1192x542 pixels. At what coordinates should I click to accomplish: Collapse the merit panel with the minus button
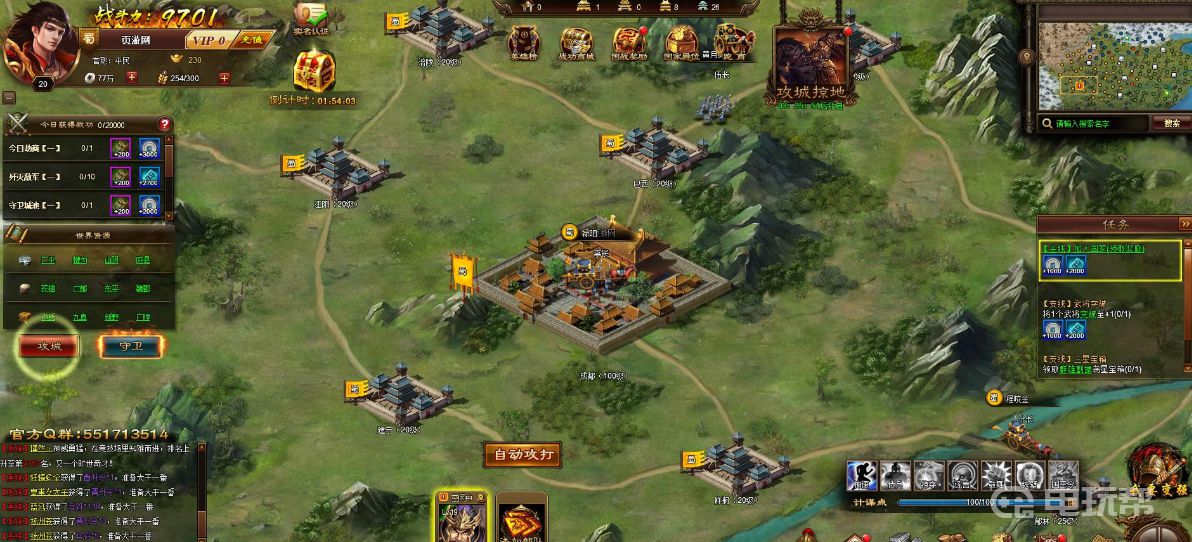(x=8, y=98)
